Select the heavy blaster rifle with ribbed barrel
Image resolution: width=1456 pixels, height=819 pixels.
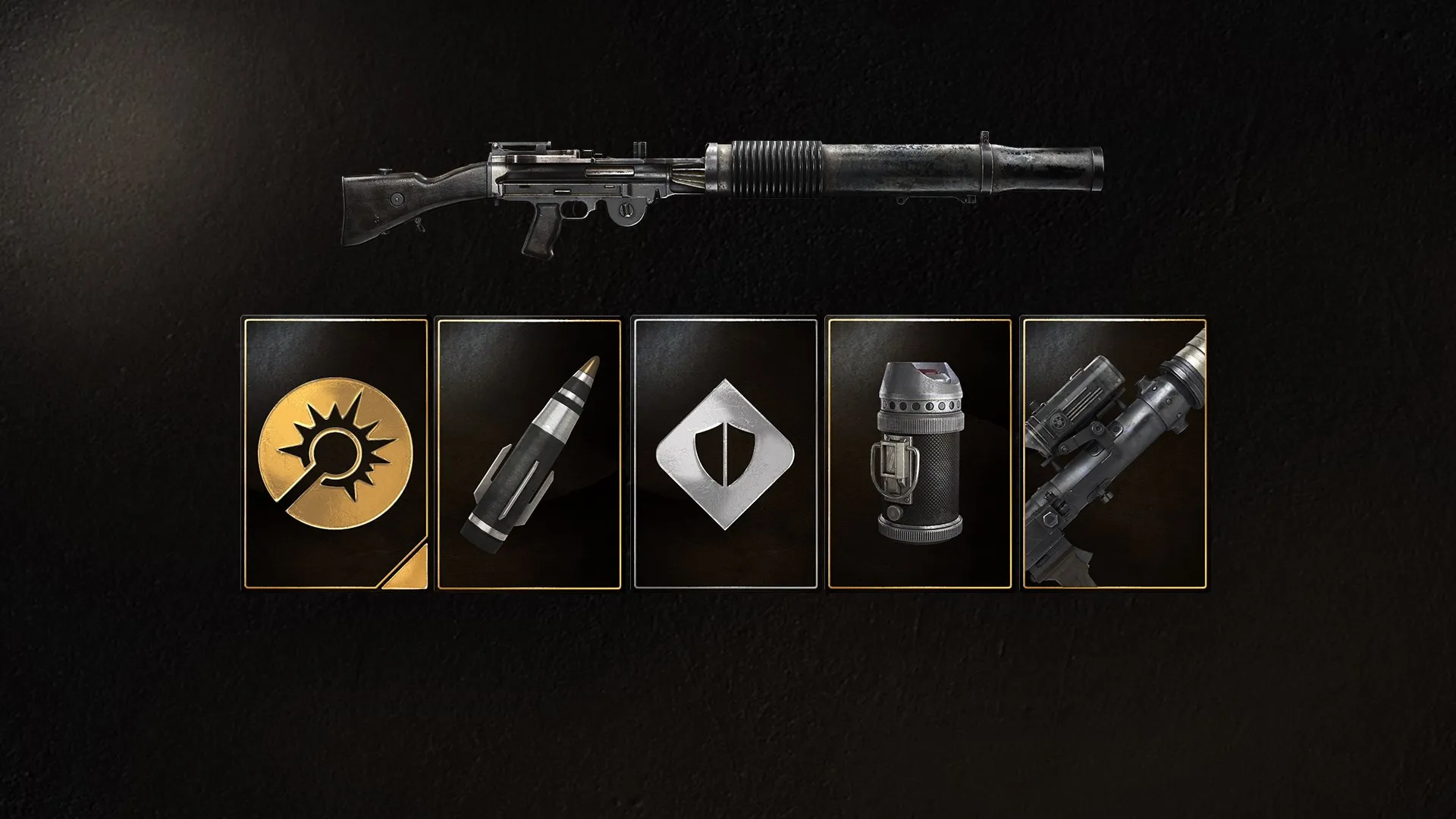point(720,190)
